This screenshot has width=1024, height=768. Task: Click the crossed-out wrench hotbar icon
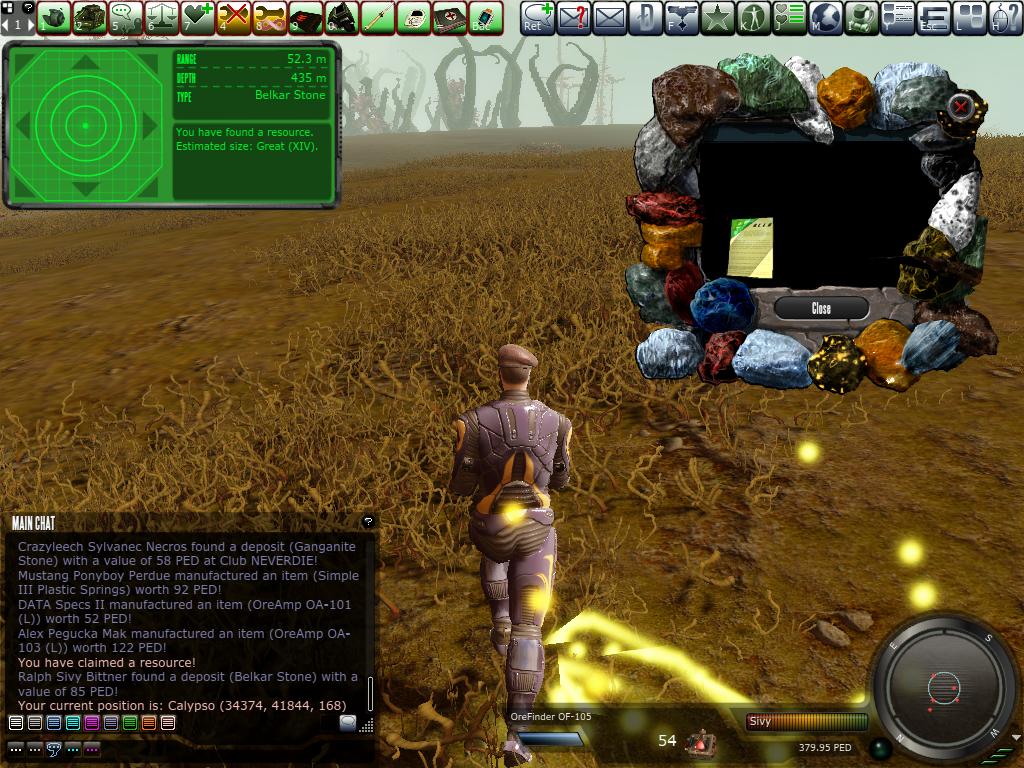[x=234, y=17]
